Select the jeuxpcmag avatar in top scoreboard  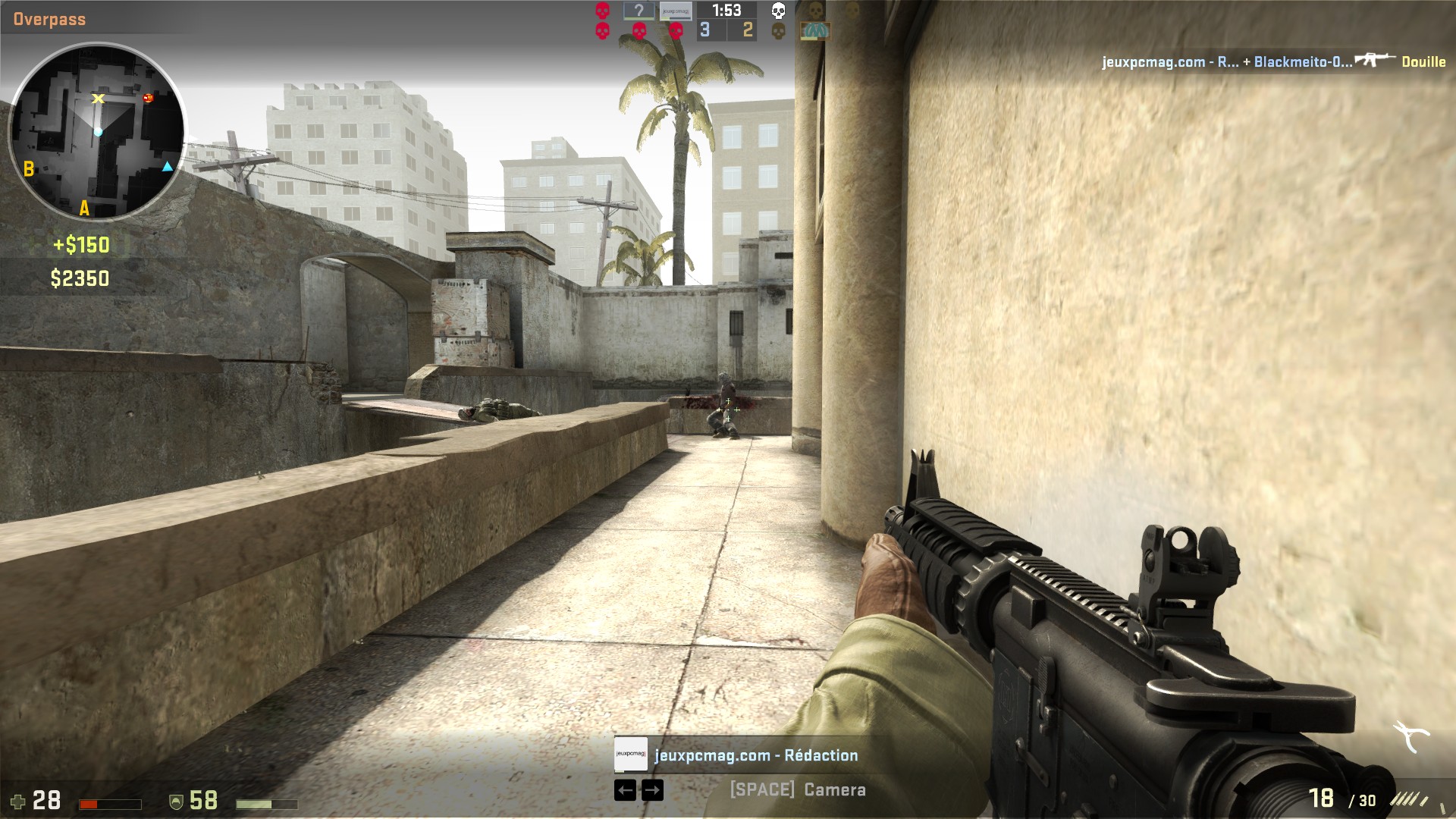click(675, 11)
